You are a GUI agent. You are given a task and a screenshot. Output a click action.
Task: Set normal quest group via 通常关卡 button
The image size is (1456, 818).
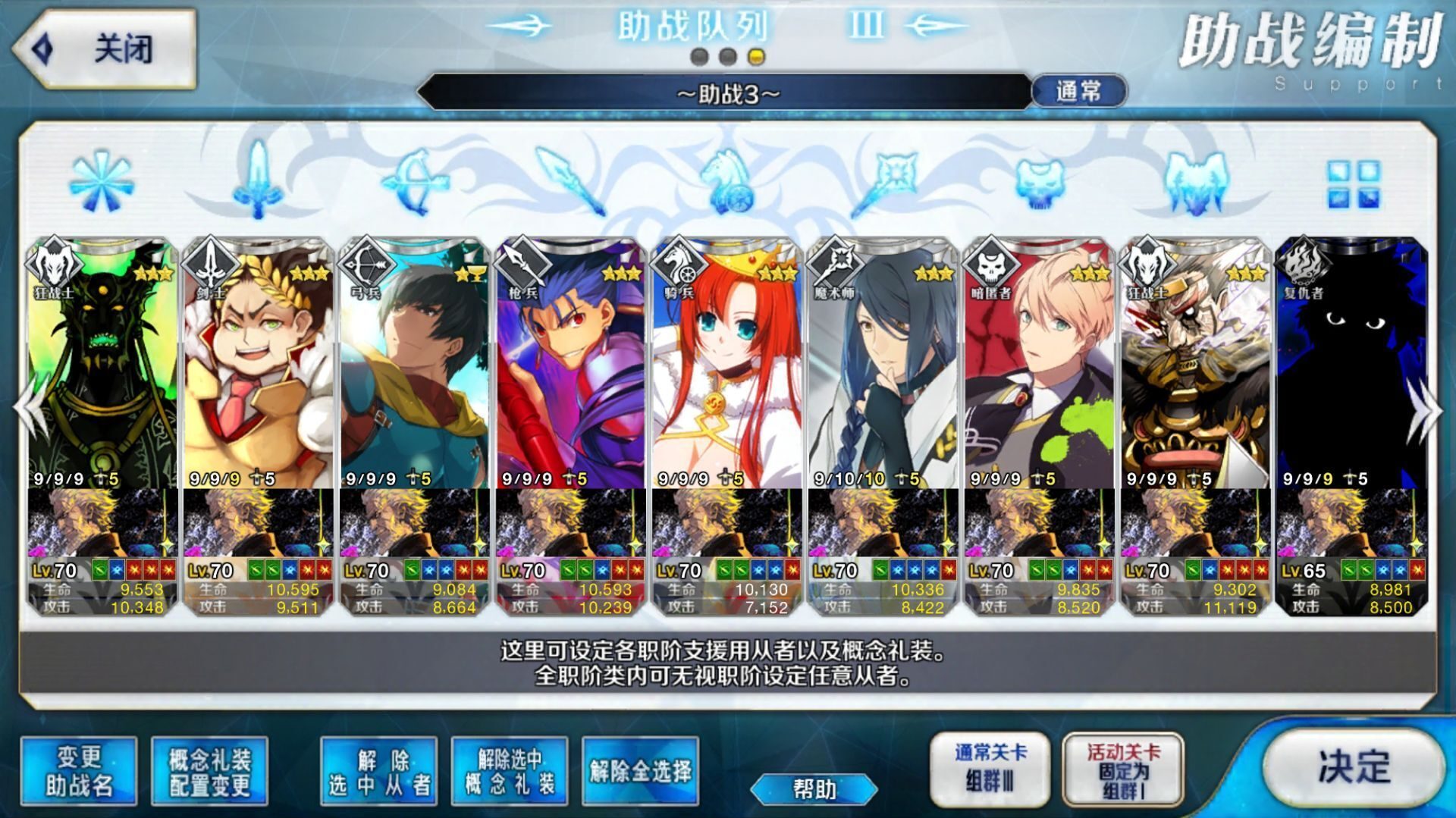[x=990, y=767]
